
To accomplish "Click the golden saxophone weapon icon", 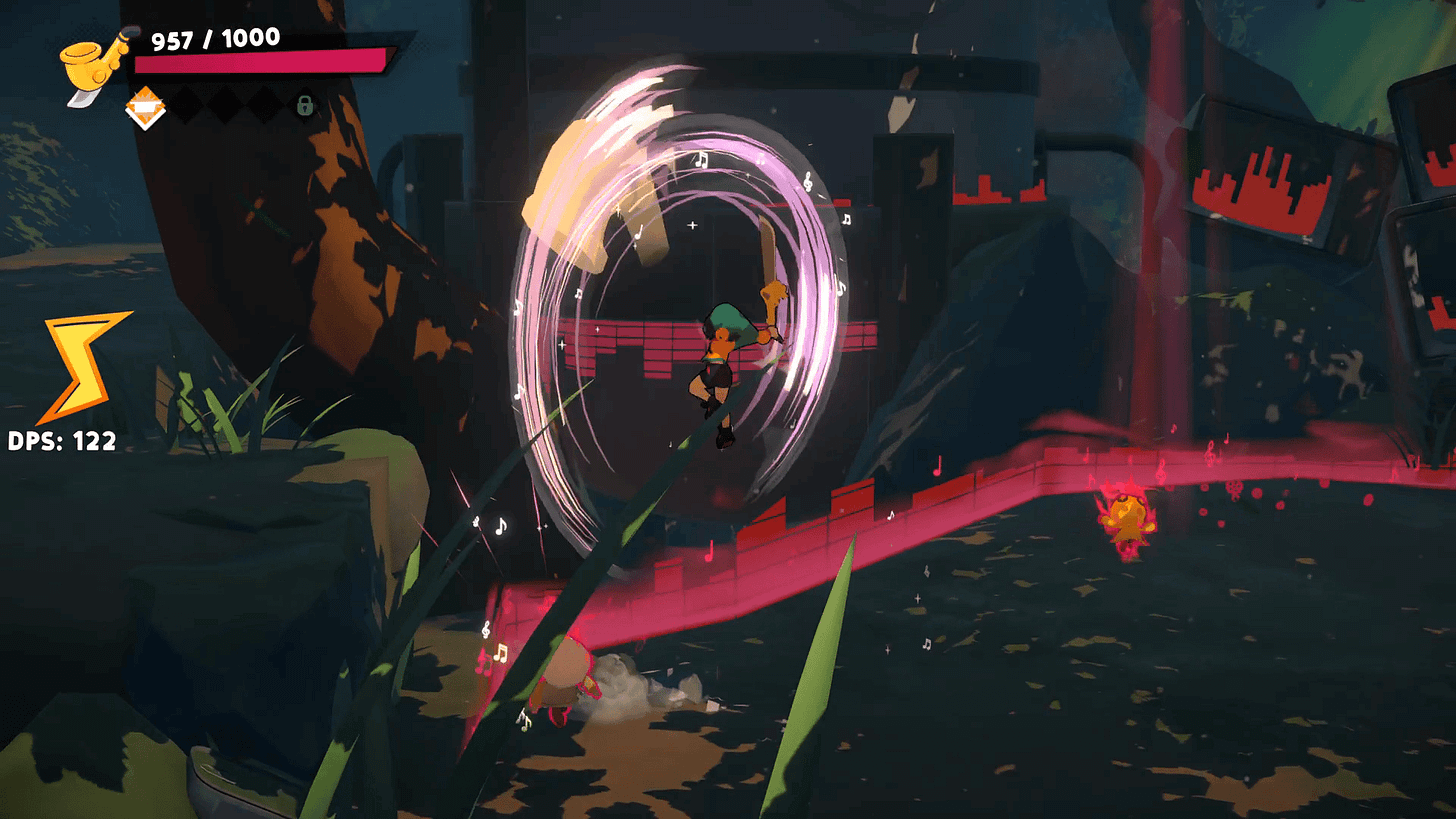I will [93, 64].
